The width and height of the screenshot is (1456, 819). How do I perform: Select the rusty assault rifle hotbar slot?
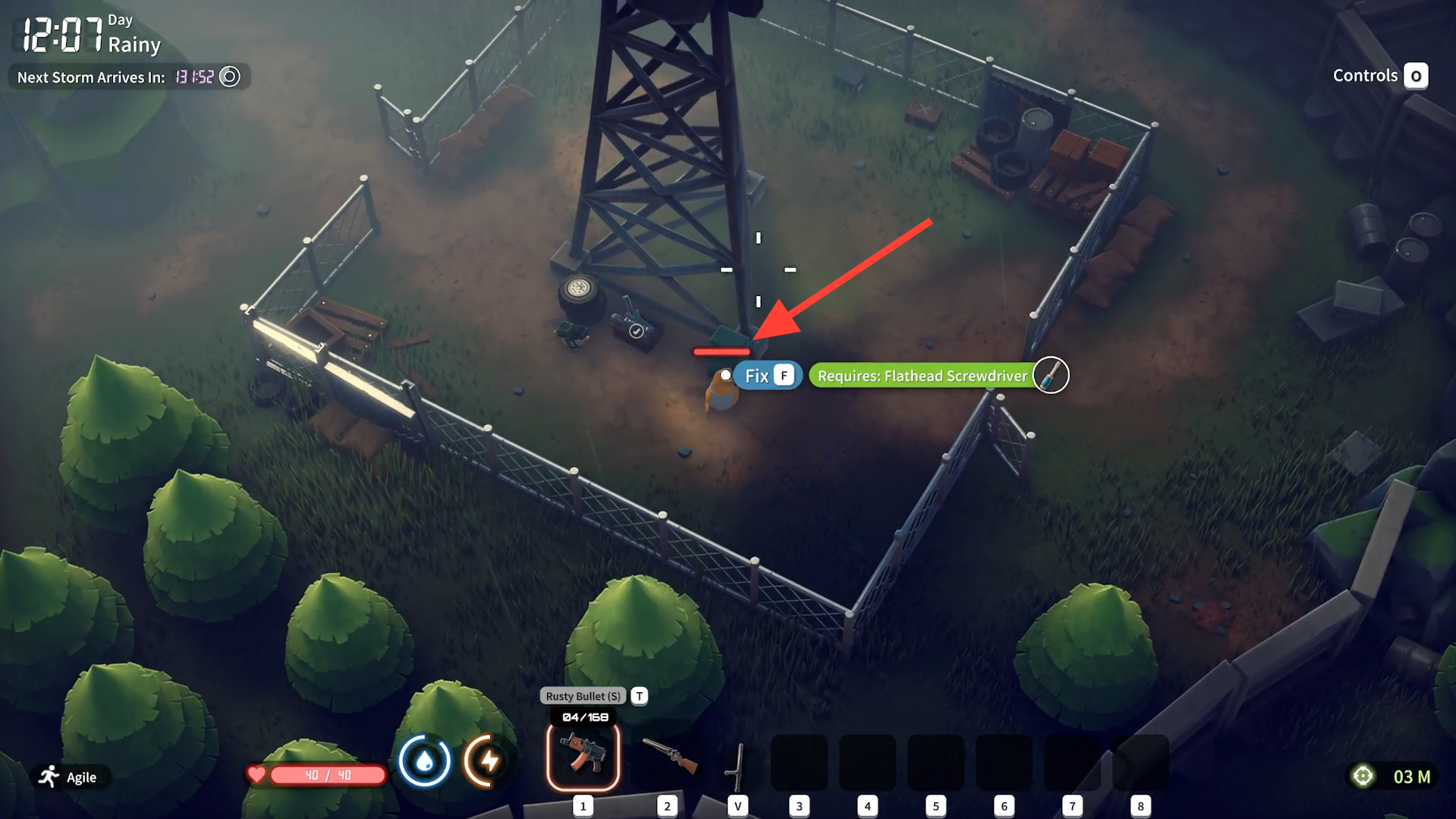[x=583, y=756]
